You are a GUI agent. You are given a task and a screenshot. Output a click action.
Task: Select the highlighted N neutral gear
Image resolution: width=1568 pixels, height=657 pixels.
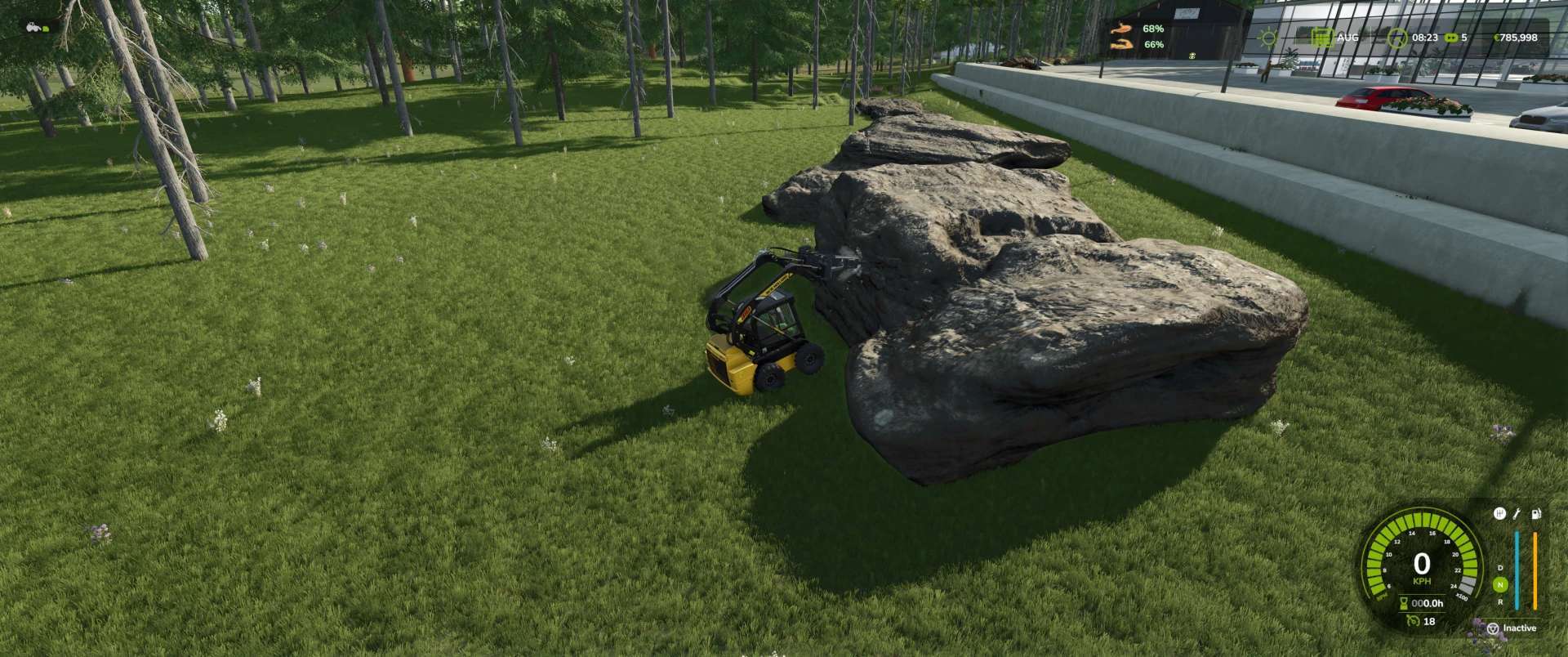(x=1500, y=584)
